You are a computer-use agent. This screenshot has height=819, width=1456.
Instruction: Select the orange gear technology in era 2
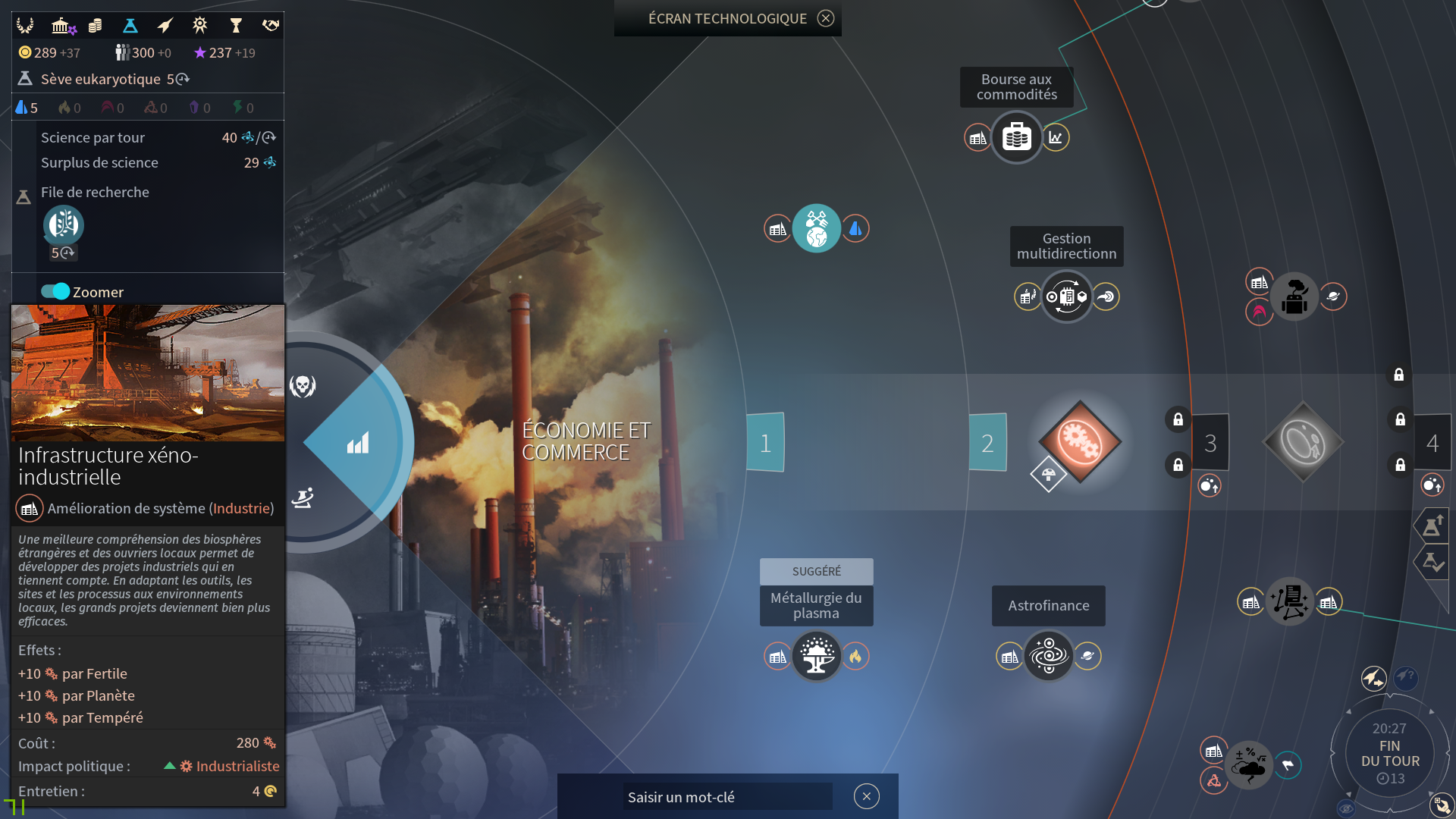coord(1080,441)
